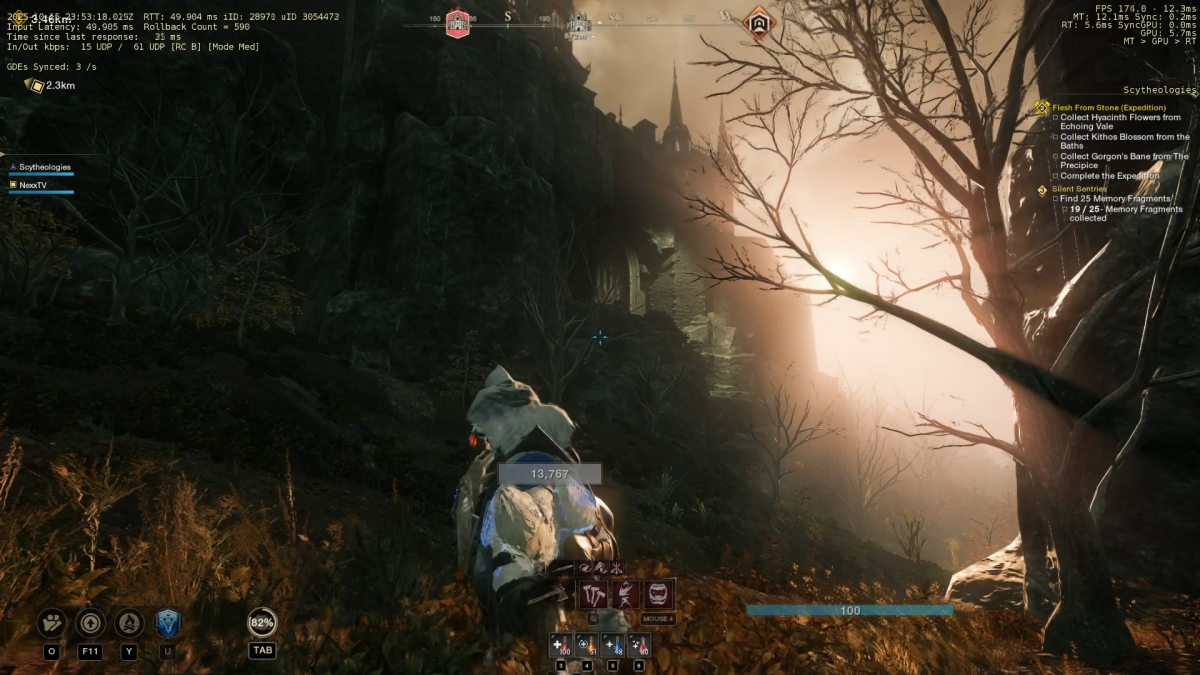
Task: Use the health potion with count 100
Action: 560,646
